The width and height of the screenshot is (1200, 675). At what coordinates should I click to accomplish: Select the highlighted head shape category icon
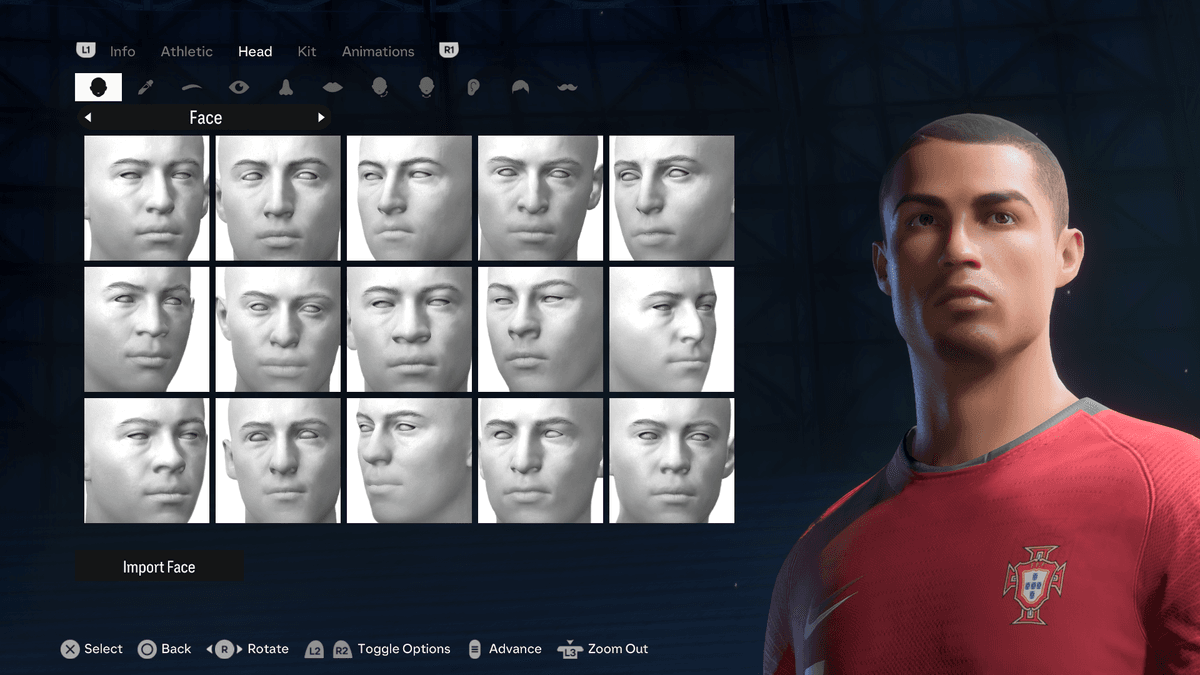98,87
